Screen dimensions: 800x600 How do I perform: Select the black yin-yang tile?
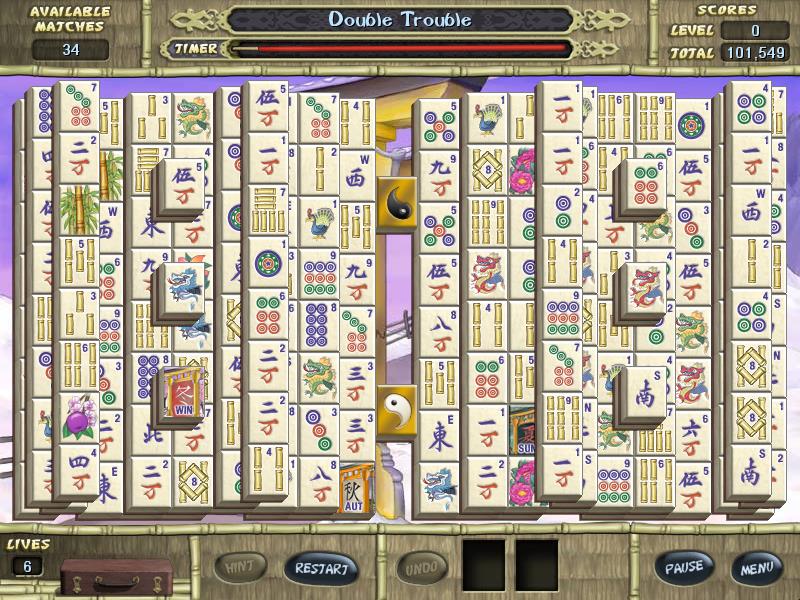click(x=397, y=203)
